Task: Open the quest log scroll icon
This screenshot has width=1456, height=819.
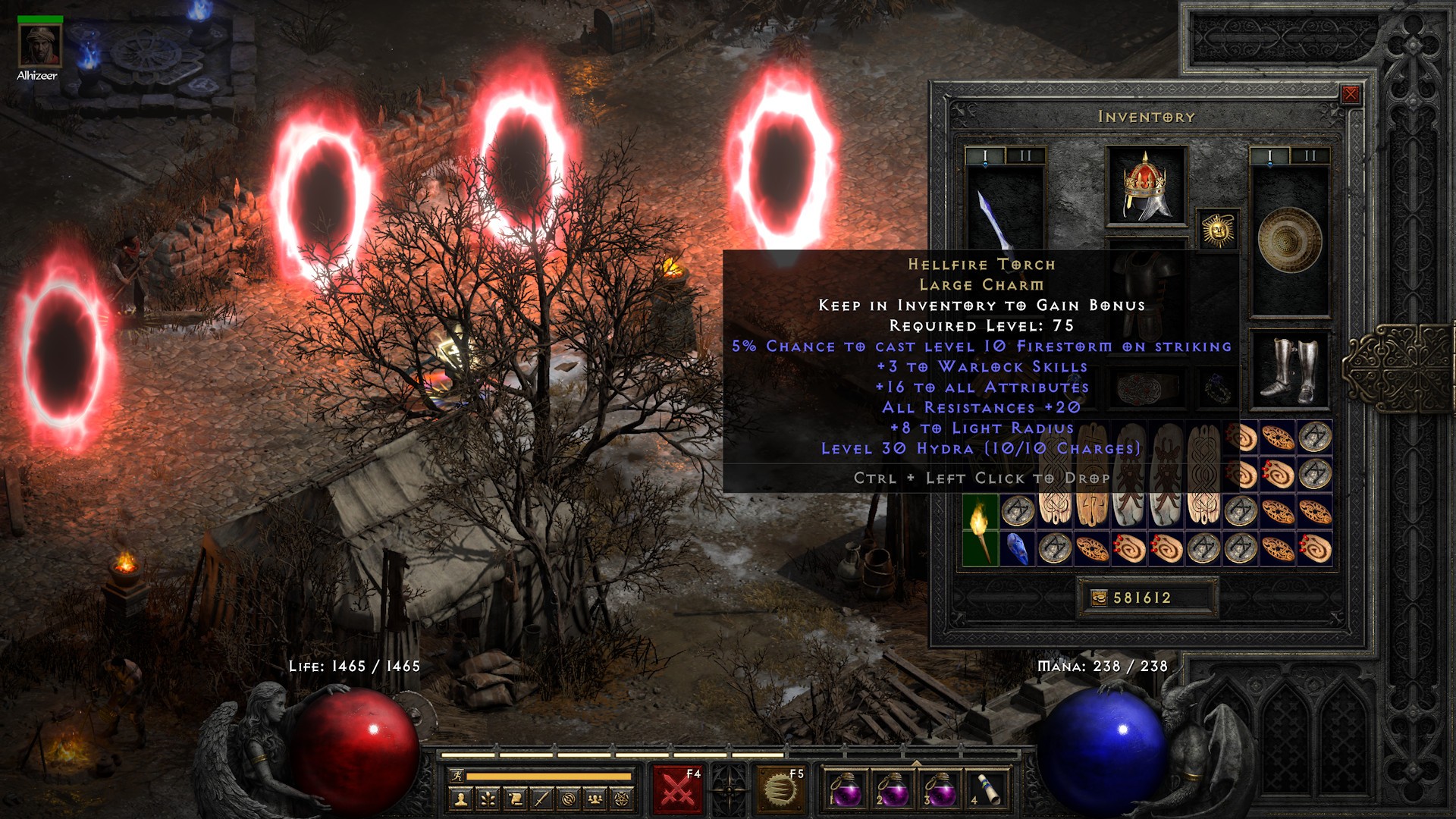Action: pos(515,799)
